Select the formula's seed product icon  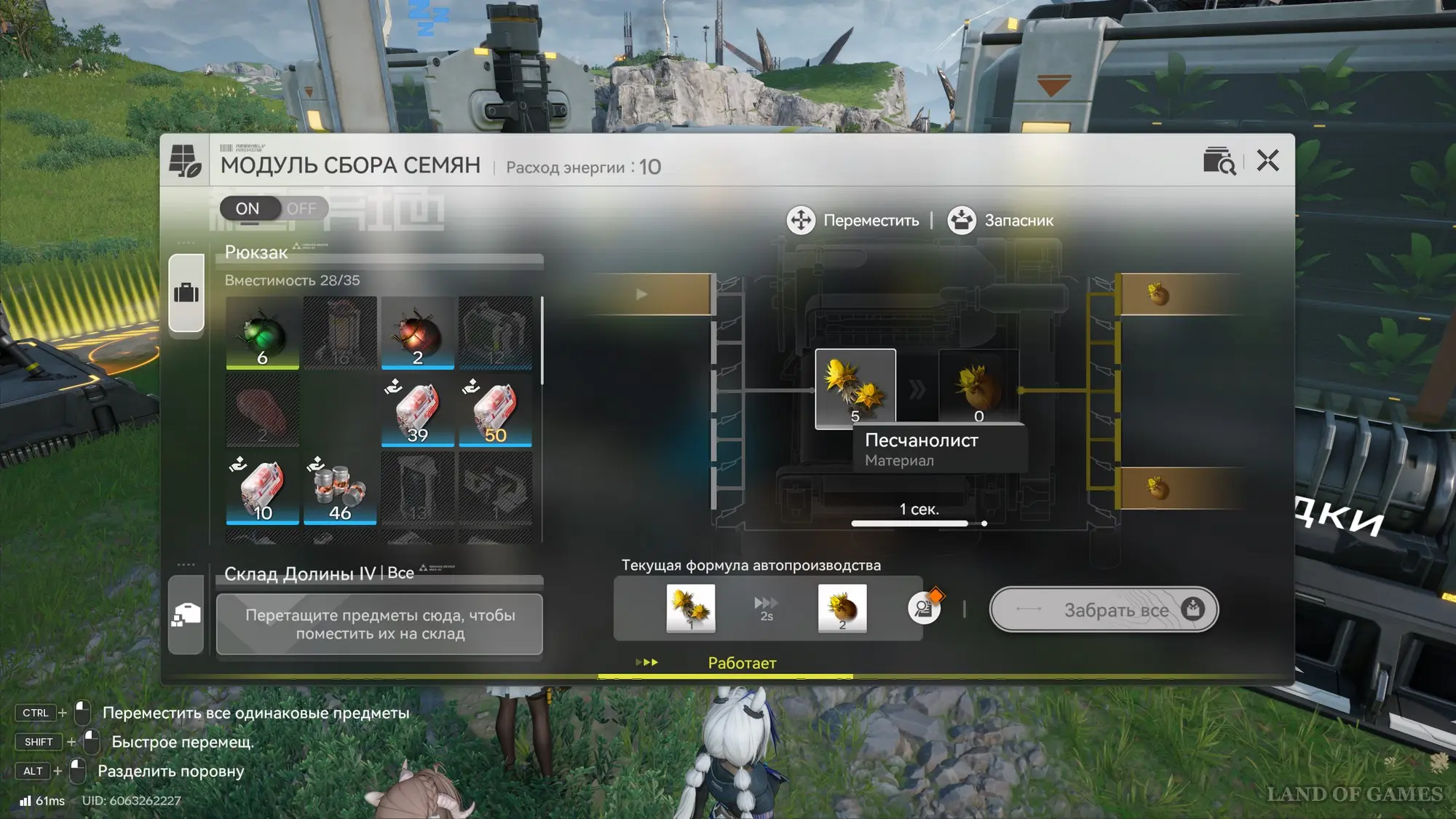842,608
